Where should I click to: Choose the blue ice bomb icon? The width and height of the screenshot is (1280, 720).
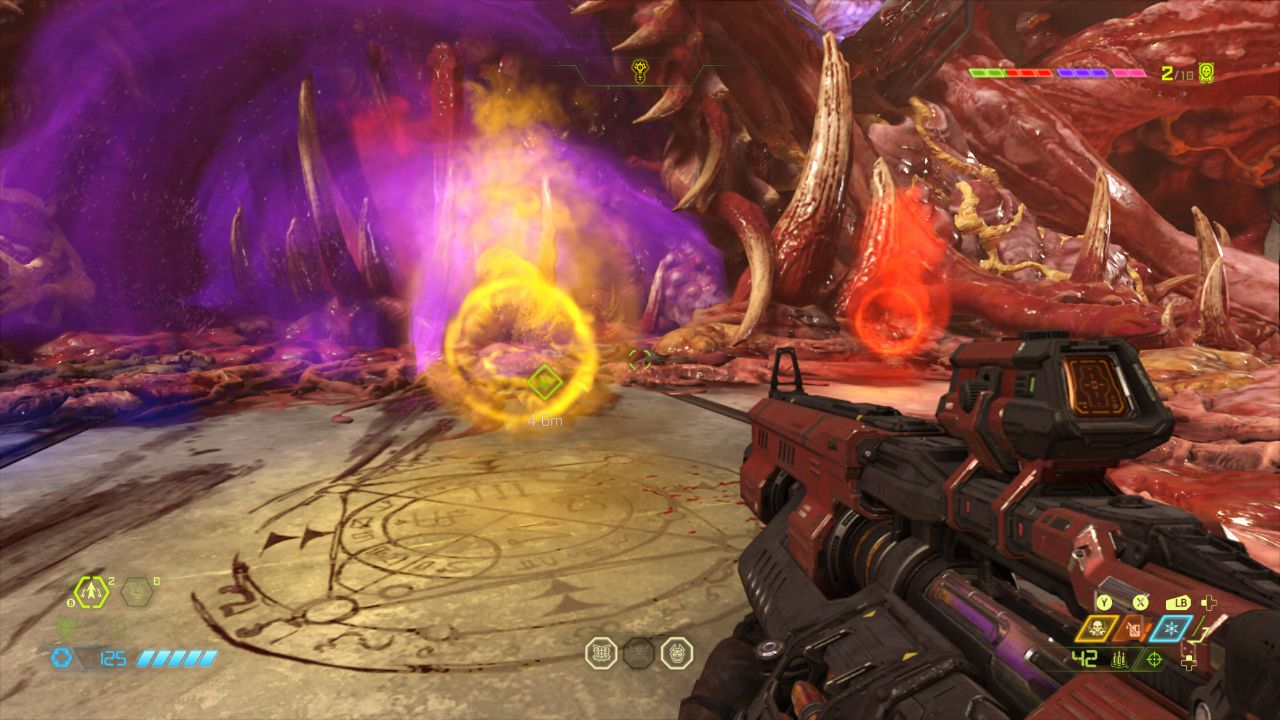pyautogui.click(x=1171, y=628)
